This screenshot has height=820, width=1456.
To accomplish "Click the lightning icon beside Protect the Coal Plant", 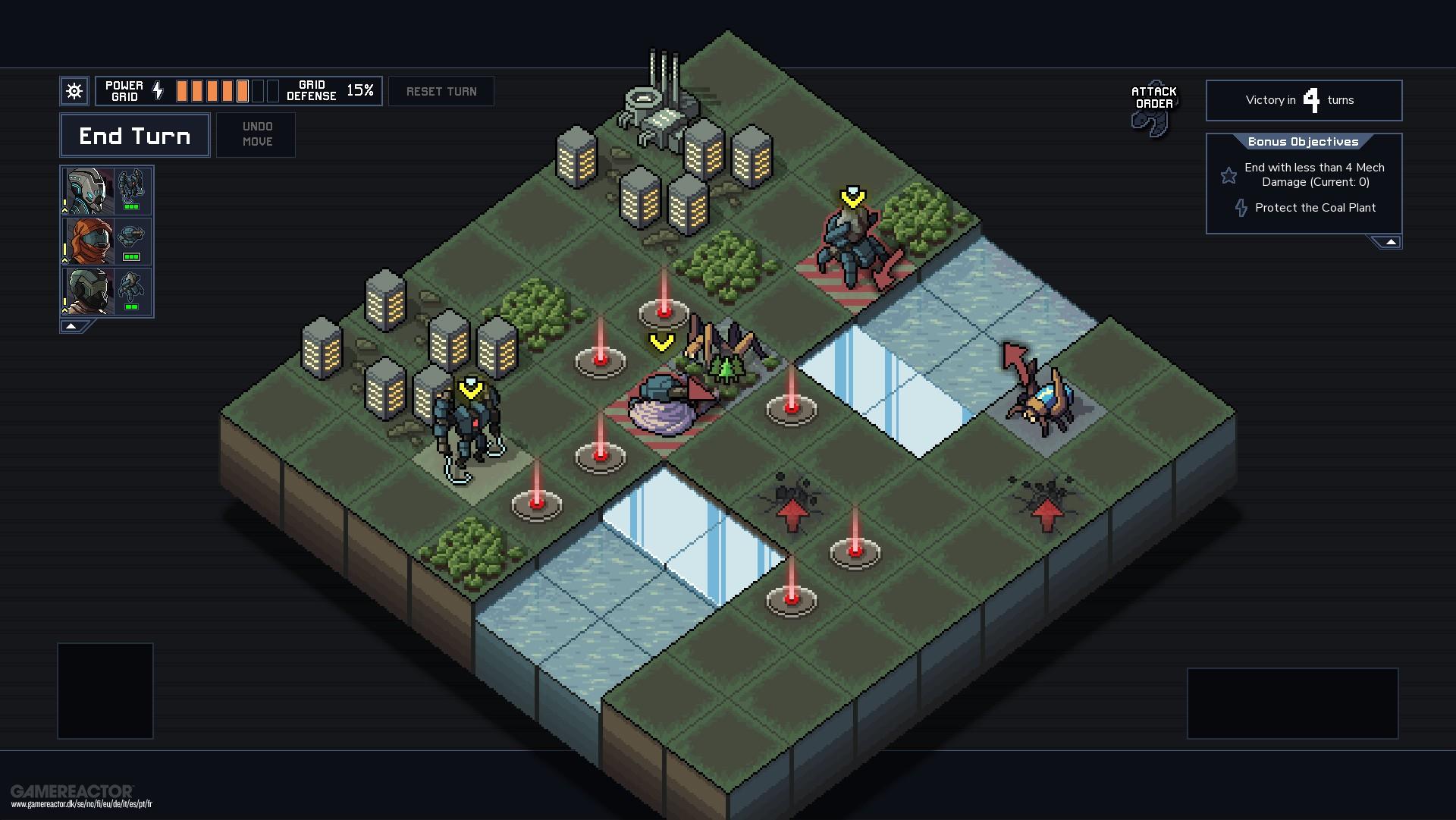I will (1241, 207).
